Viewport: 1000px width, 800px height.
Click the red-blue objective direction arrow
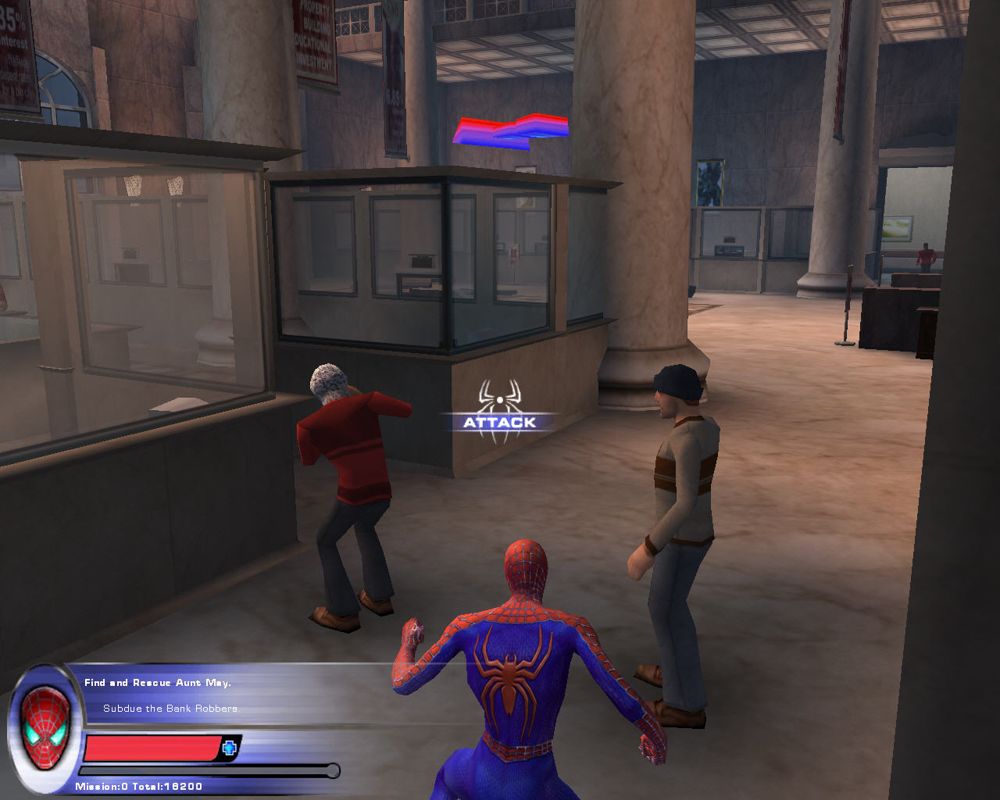click(x=510, y=131)
